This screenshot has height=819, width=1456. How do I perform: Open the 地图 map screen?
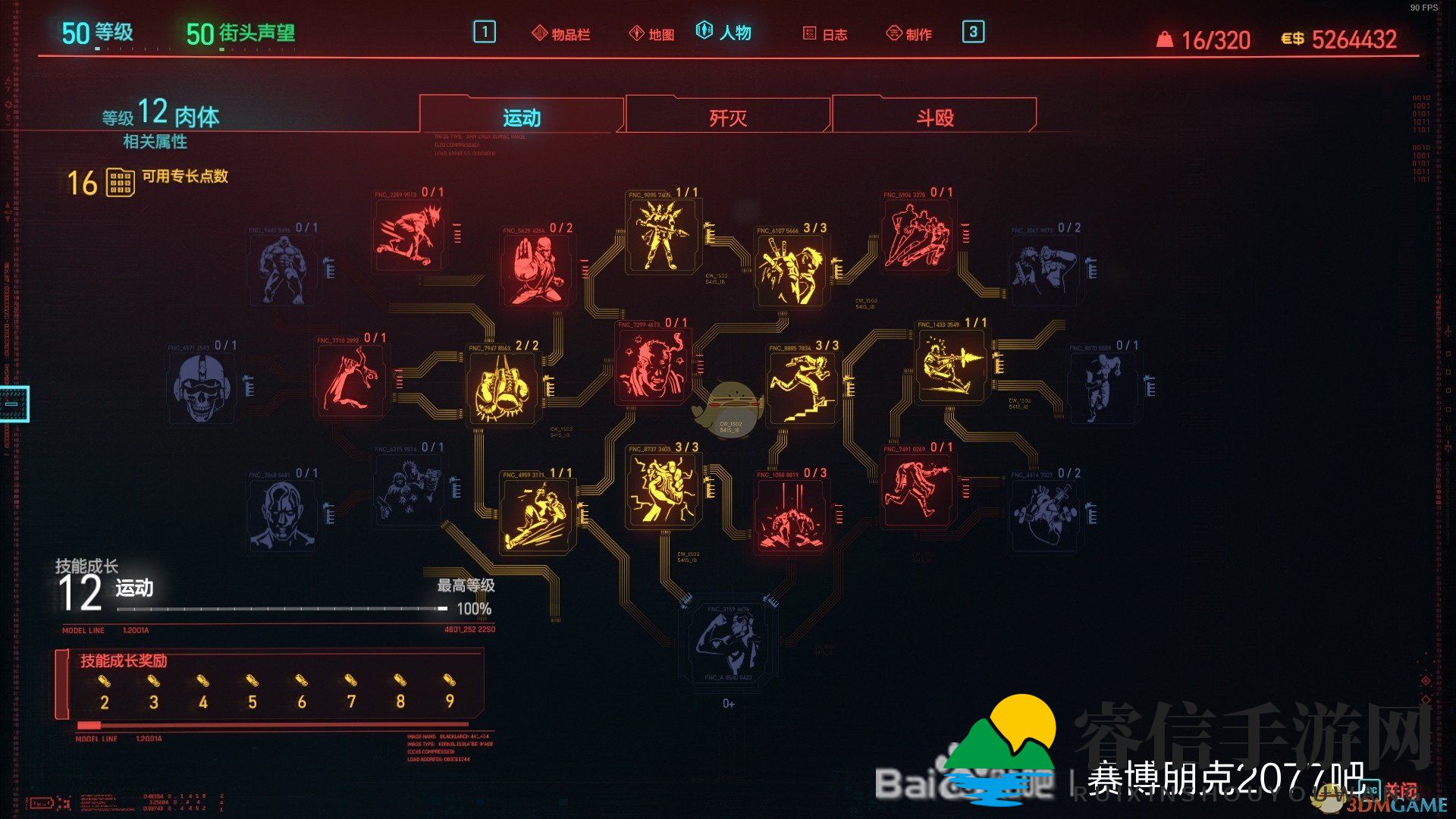click(x=657, y=33)
